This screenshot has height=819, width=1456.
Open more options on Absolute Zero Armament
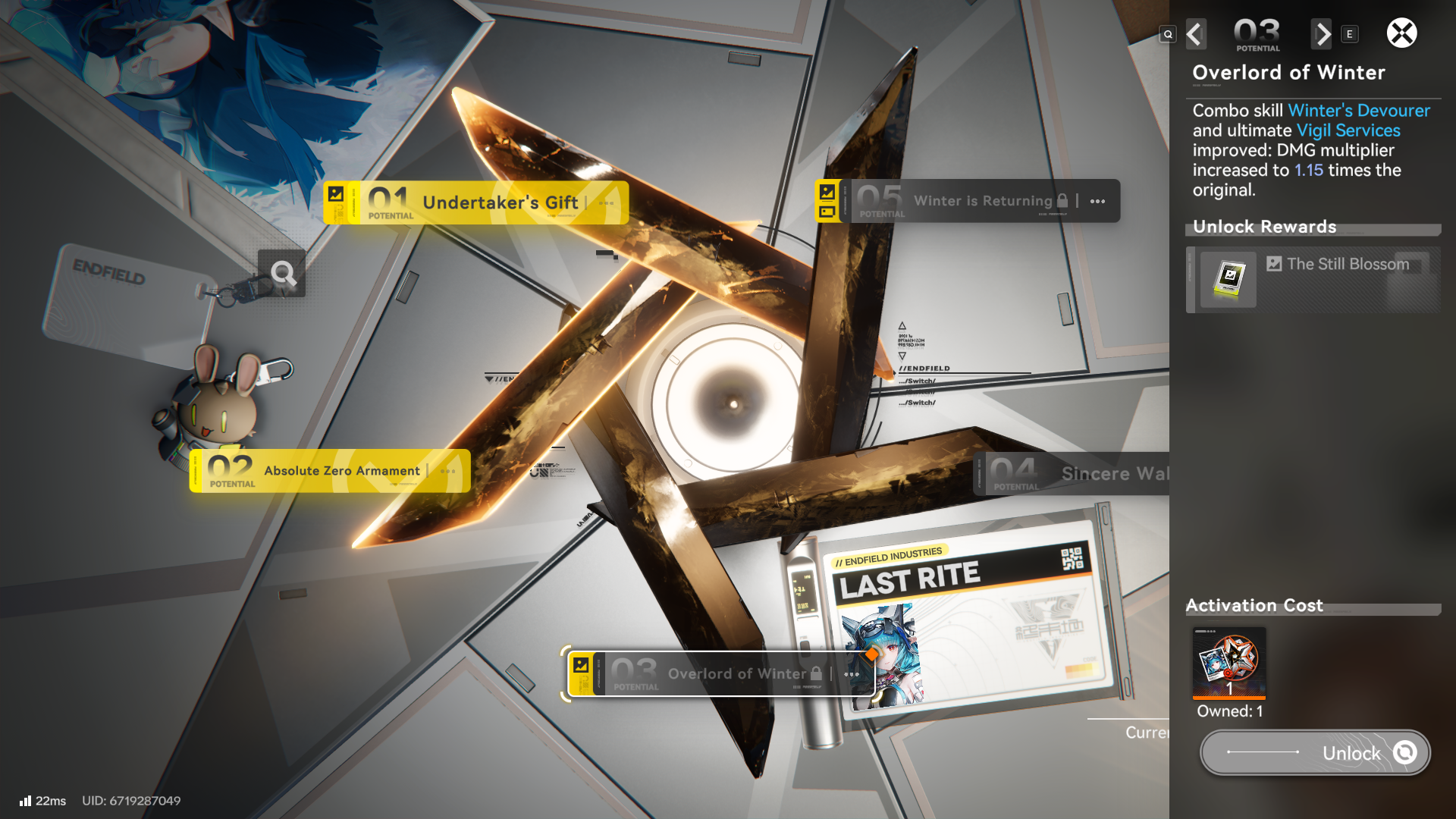(x=448, y=472)
